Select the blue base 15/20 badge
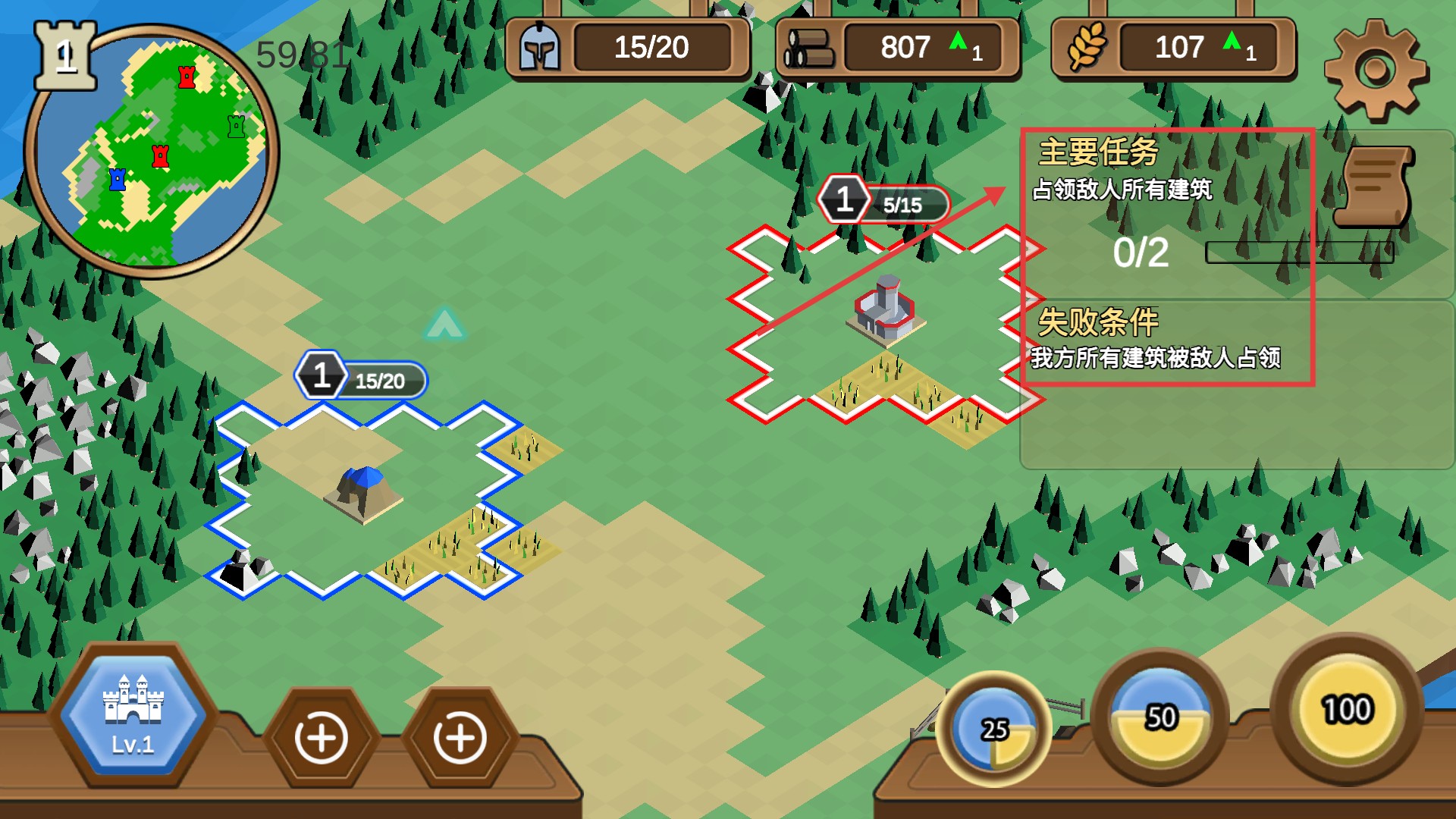 (361, 377)
